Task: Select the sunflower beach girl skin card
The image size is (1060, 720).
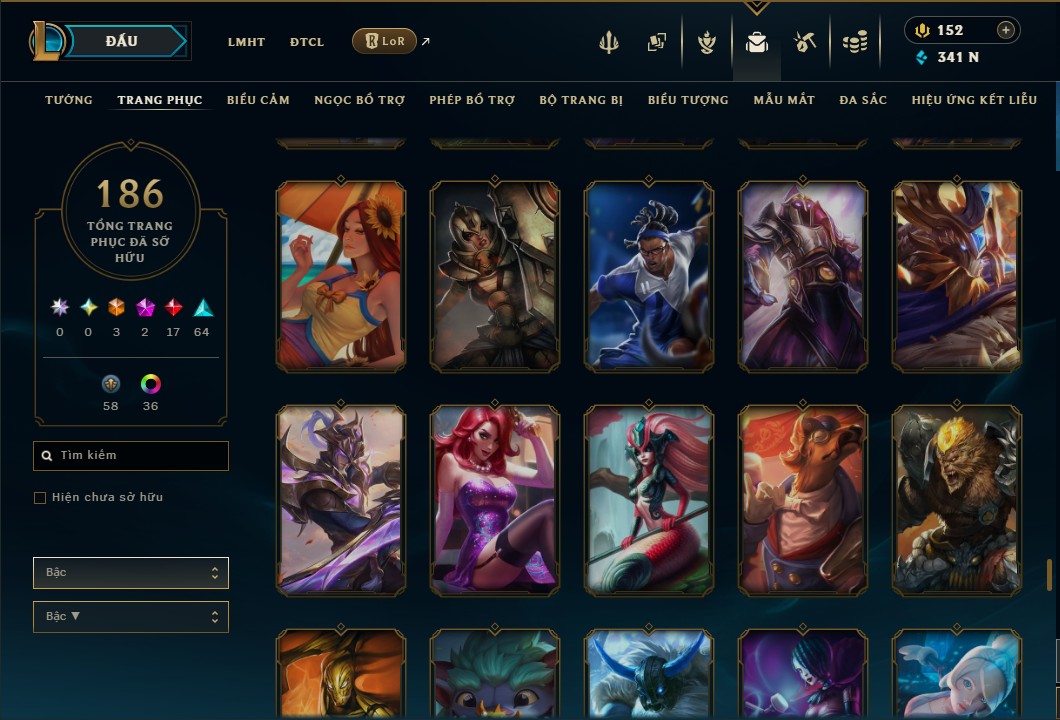Action: point(341,276)
